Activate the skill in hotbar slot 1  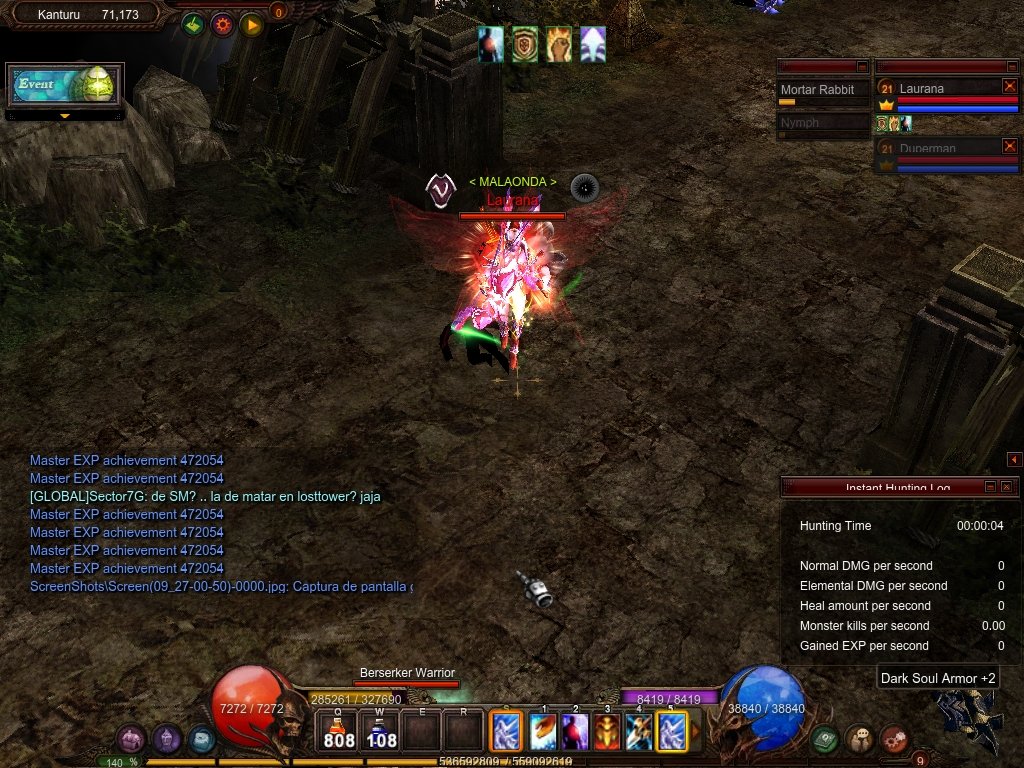(543, 732)
